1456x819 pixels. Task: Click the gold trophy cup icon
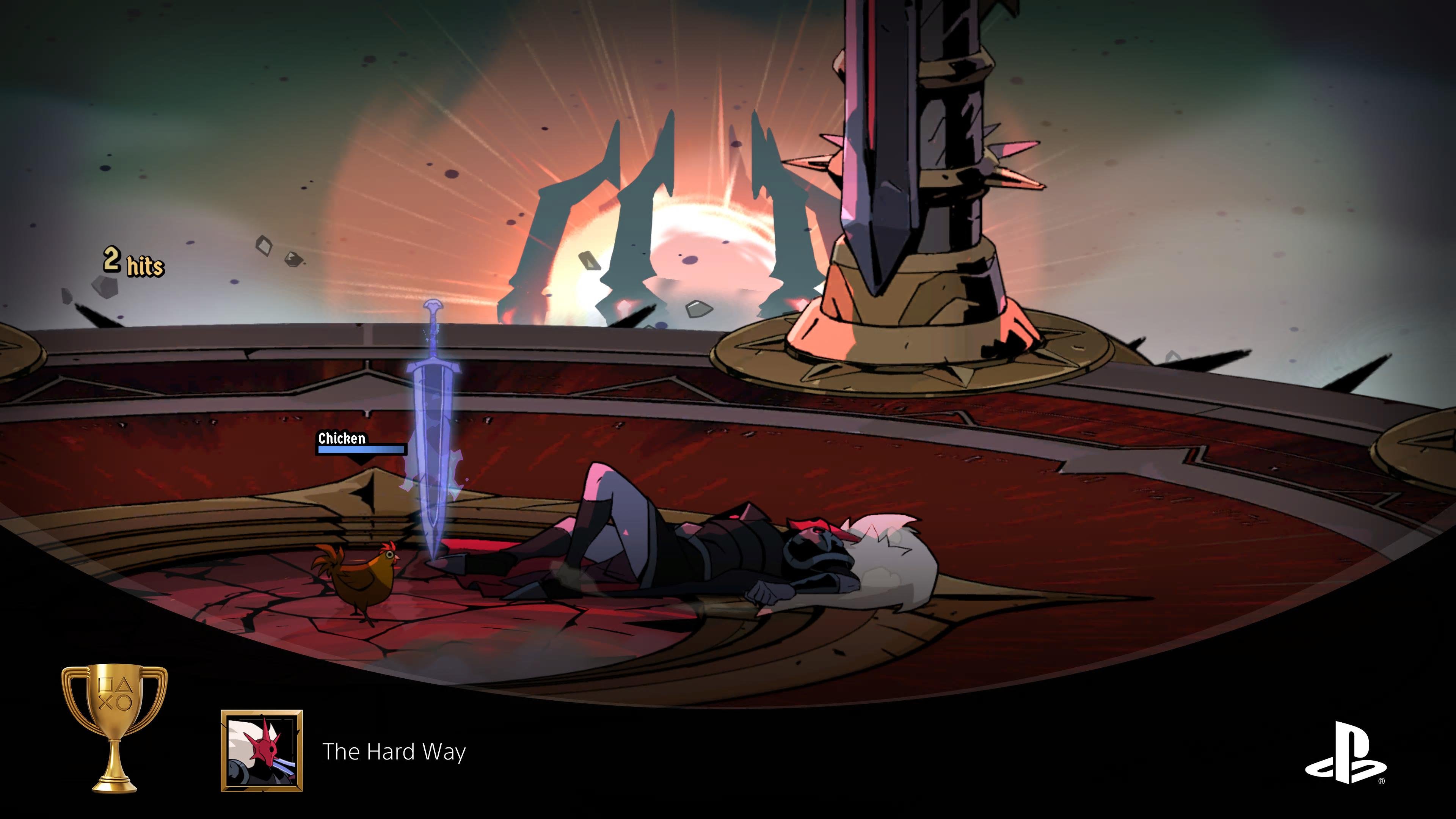[x=115, y=728]
